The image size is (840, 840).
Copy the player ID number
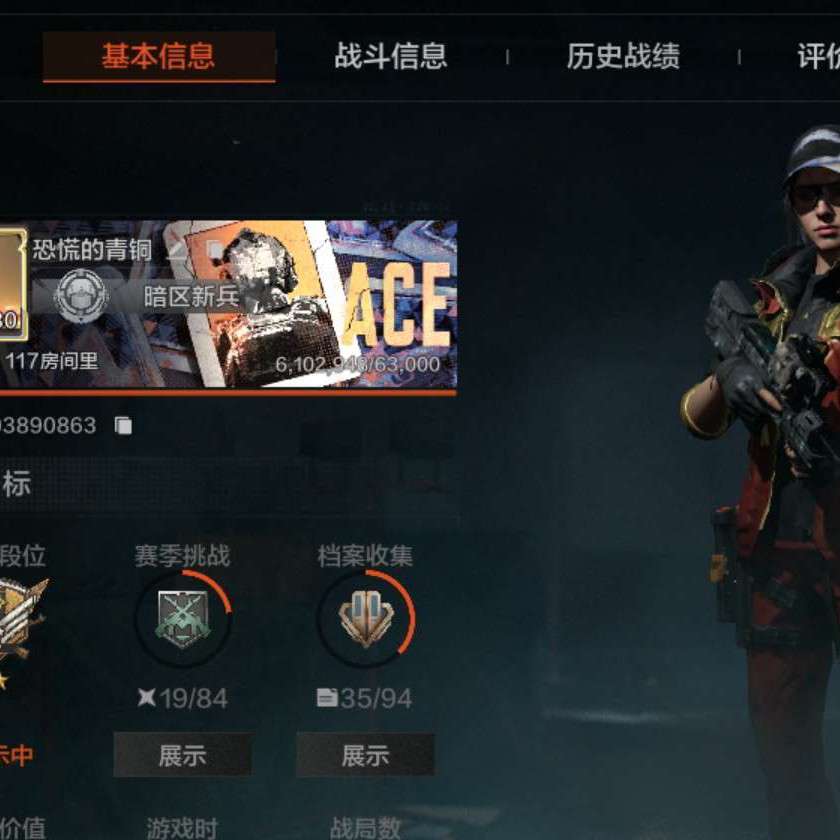[x=123, y=426]
